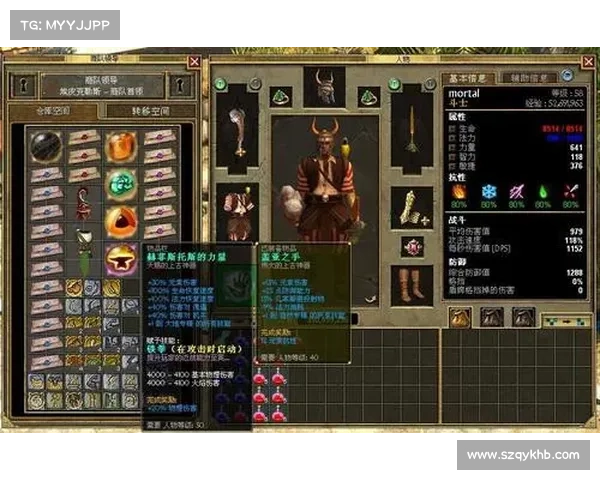This screenshot has height=480, width=600.
Task: Pick the equipped amulet slot
Action: 411,246
